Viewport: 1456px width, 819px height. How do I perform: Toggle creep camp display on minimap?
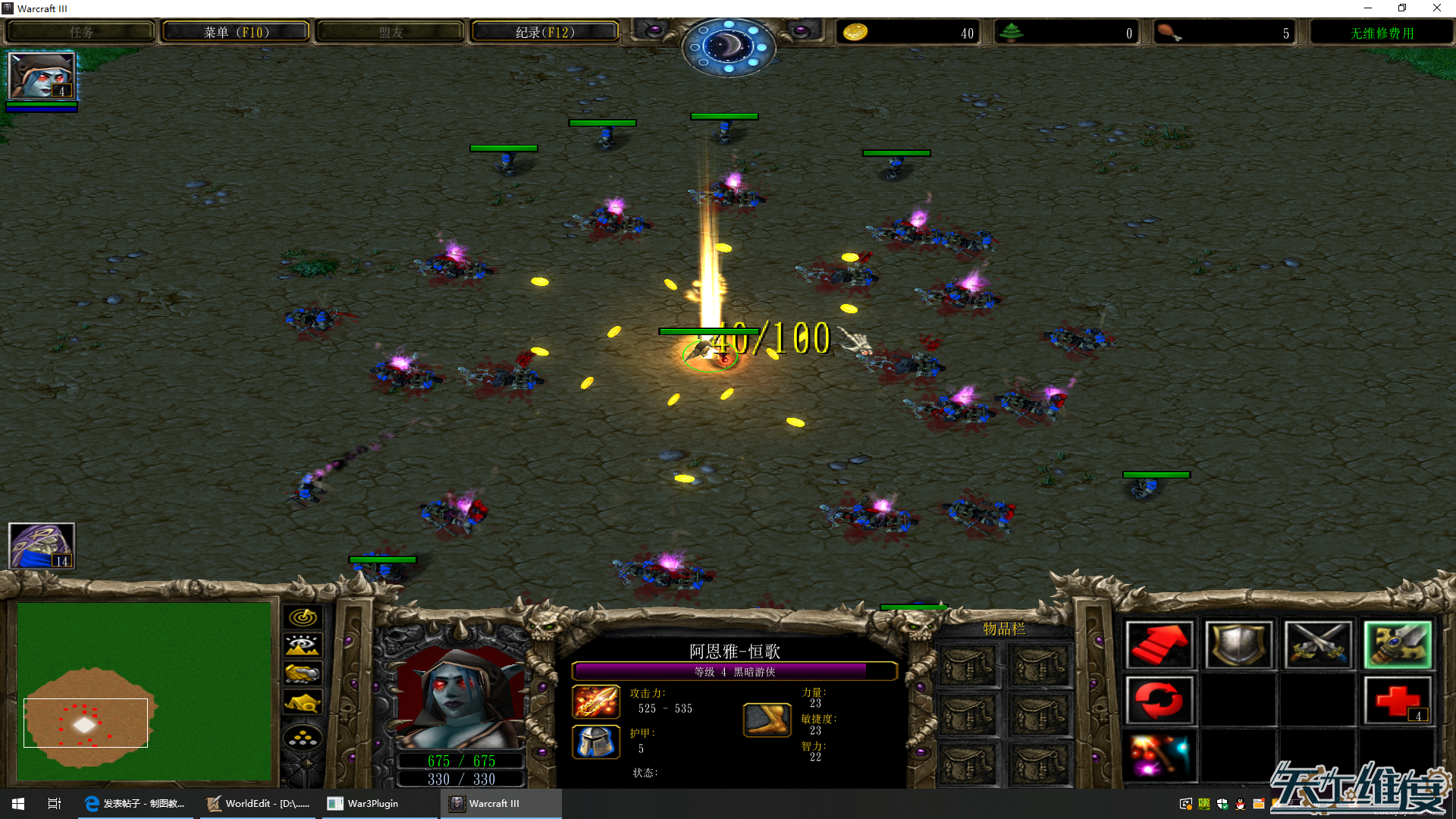[x=303, y=702]
